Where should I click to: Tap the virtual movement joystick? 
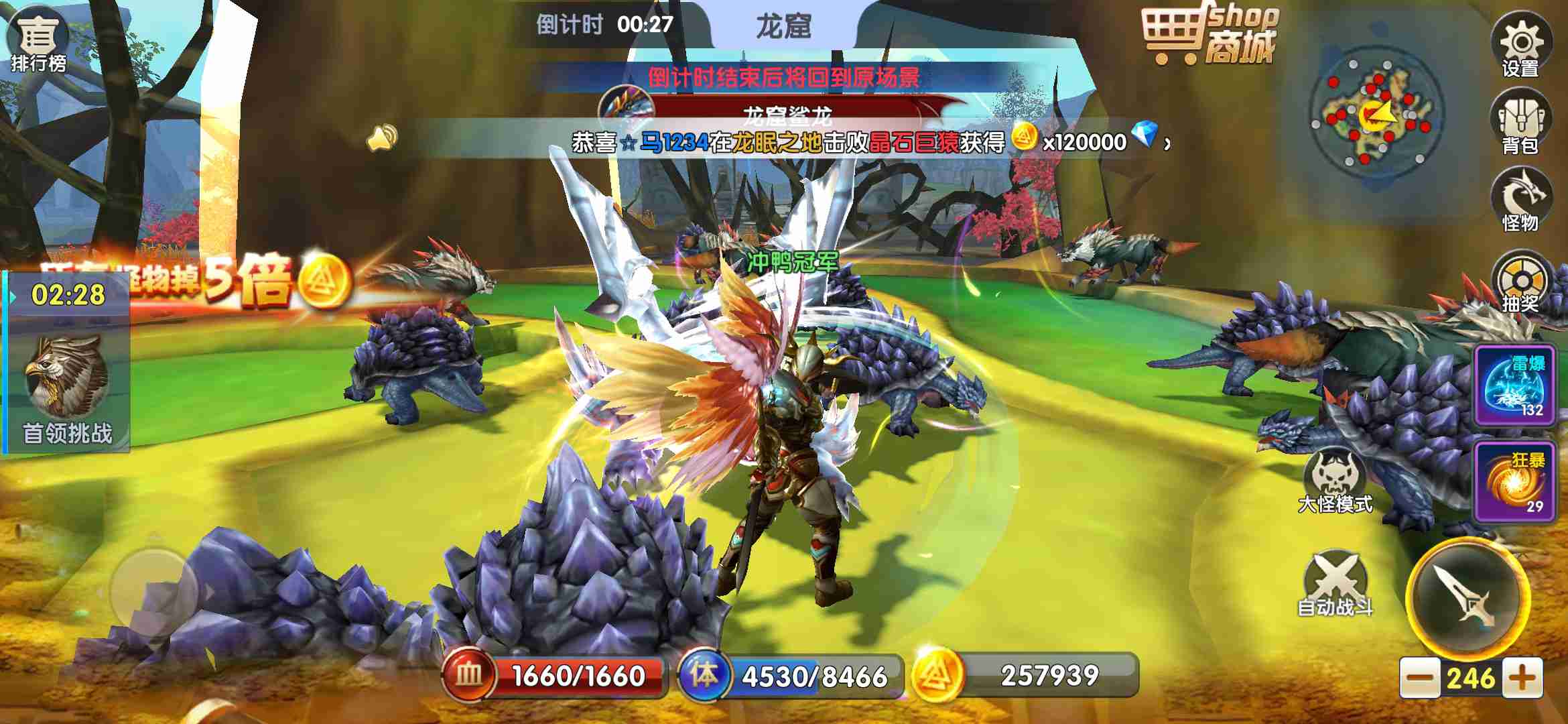pos(154,591)
